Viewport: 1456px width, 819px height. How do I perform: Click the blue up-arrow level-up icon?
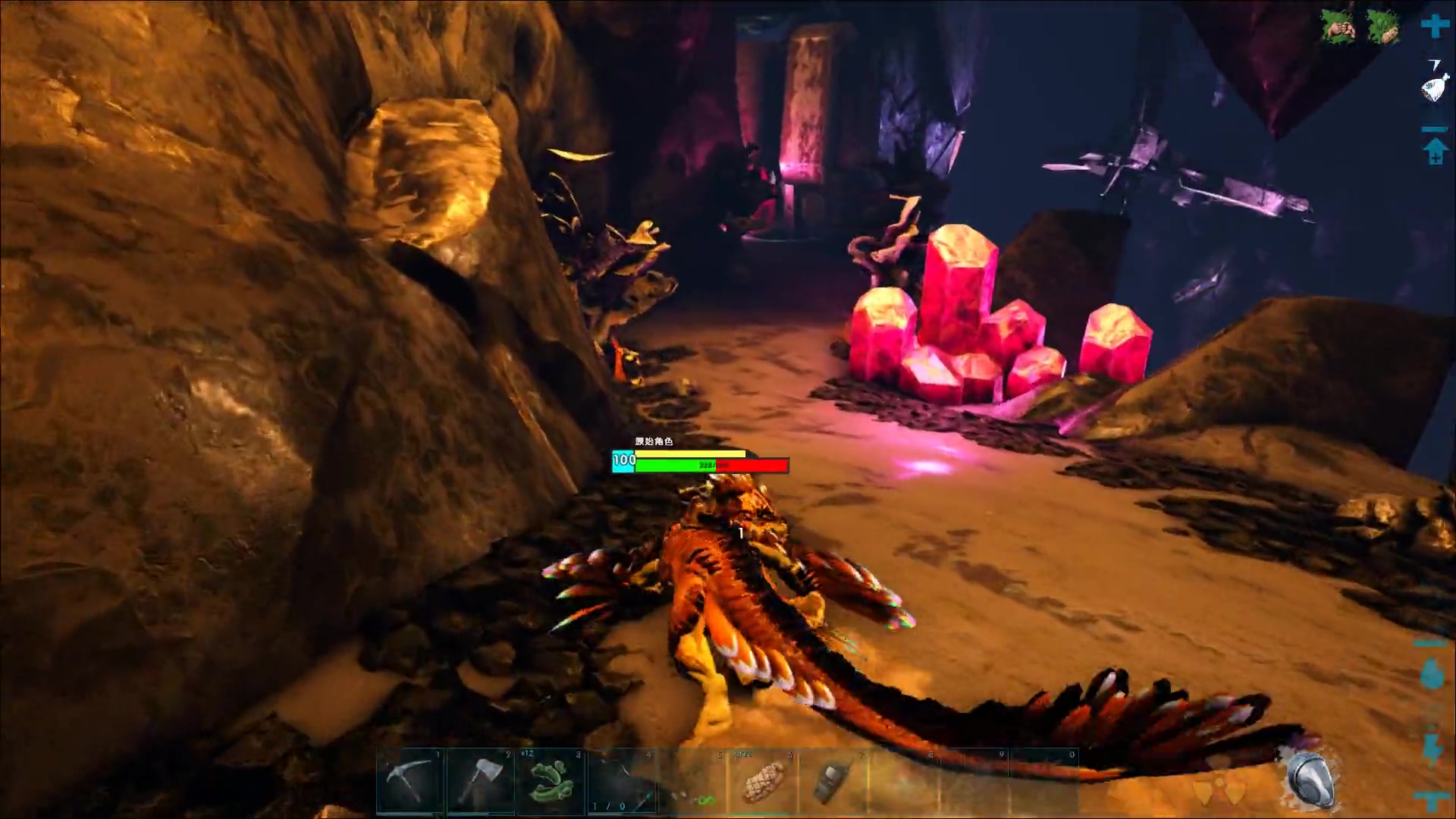[x=1435, y=151]
